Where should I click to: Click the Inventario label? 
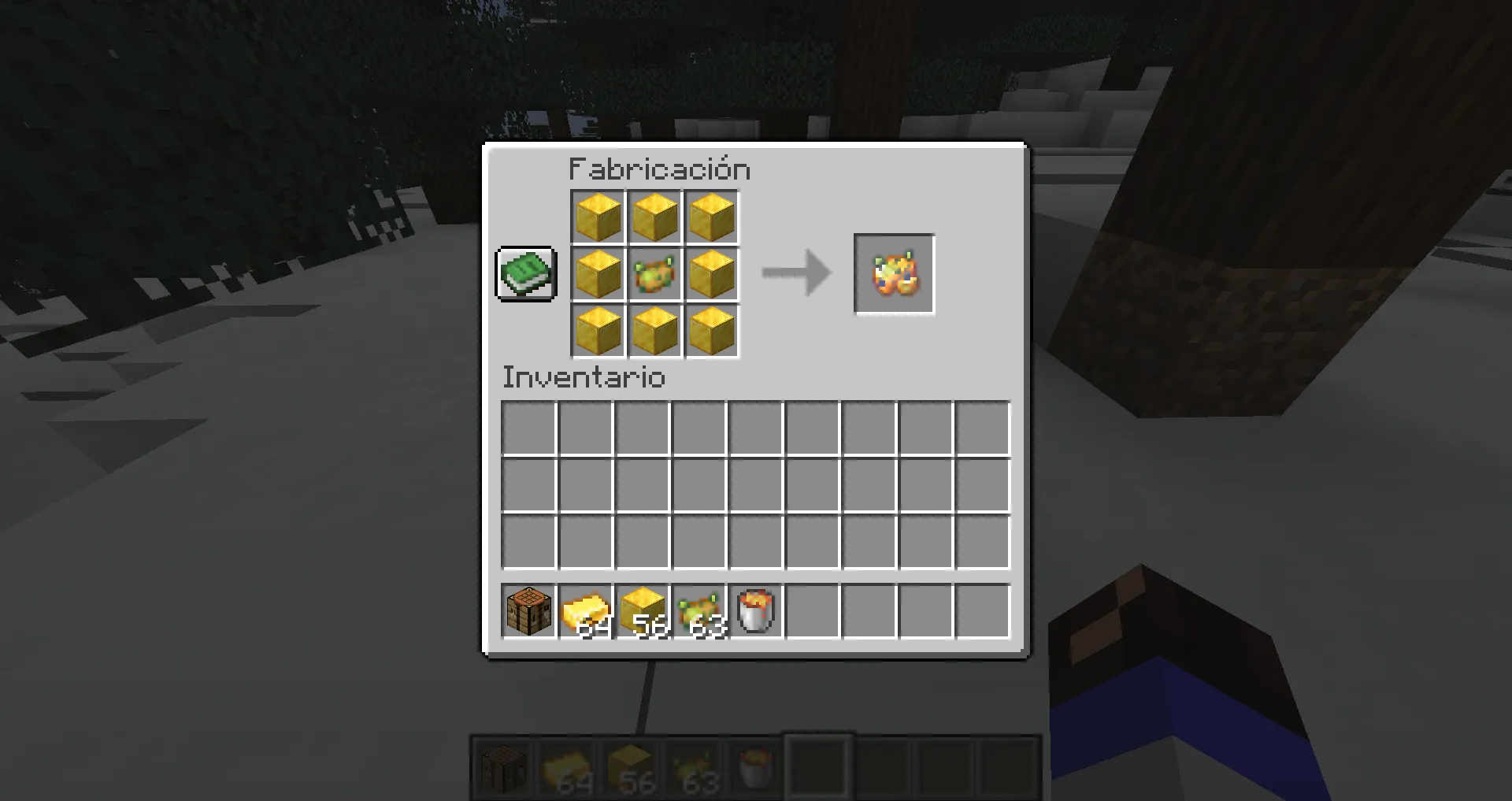pos(583,377)
